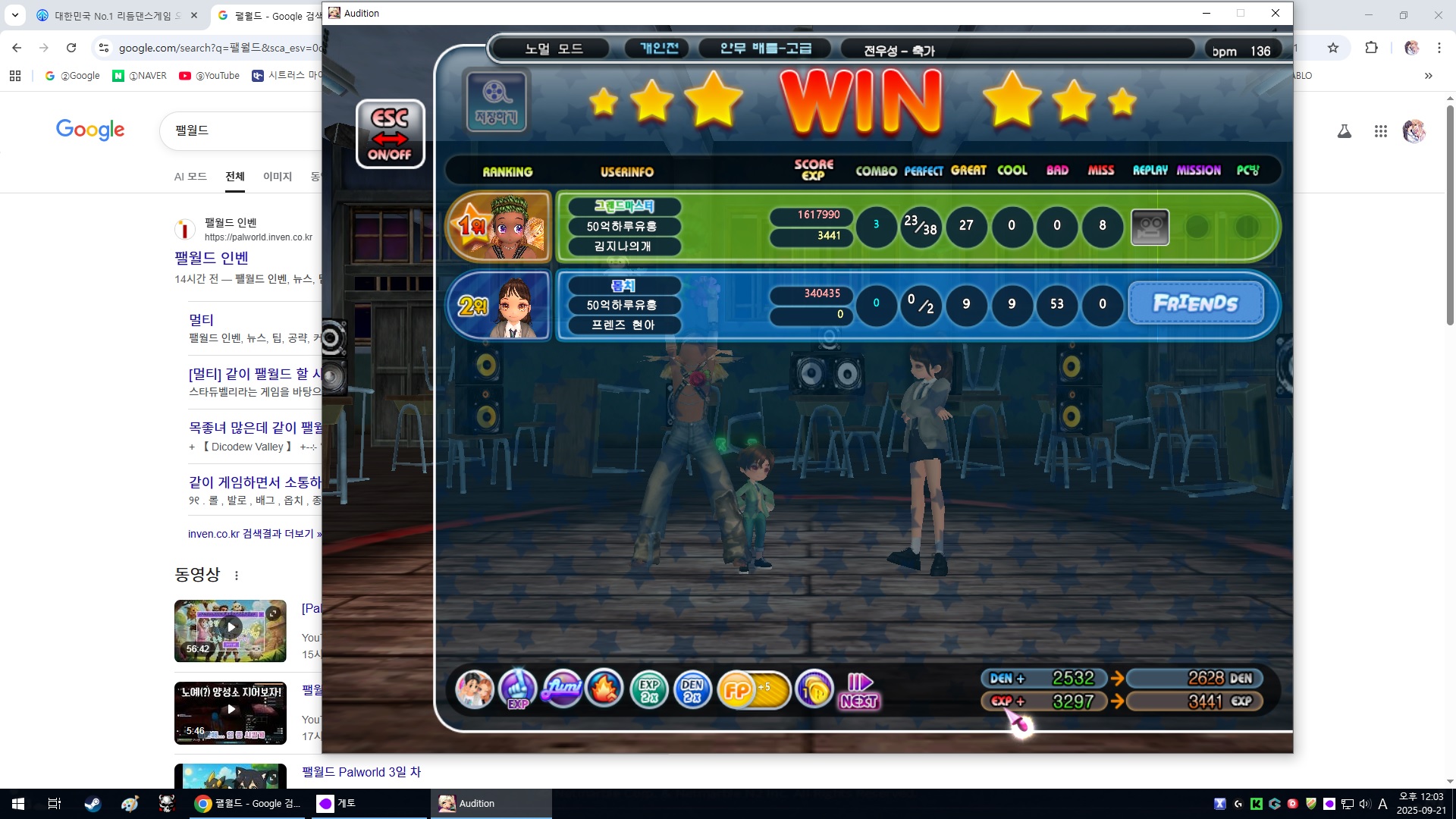Click the 저장하기 replay save button
The height and width of the screenshot is (819, 1456).
(x=496, y=102)
